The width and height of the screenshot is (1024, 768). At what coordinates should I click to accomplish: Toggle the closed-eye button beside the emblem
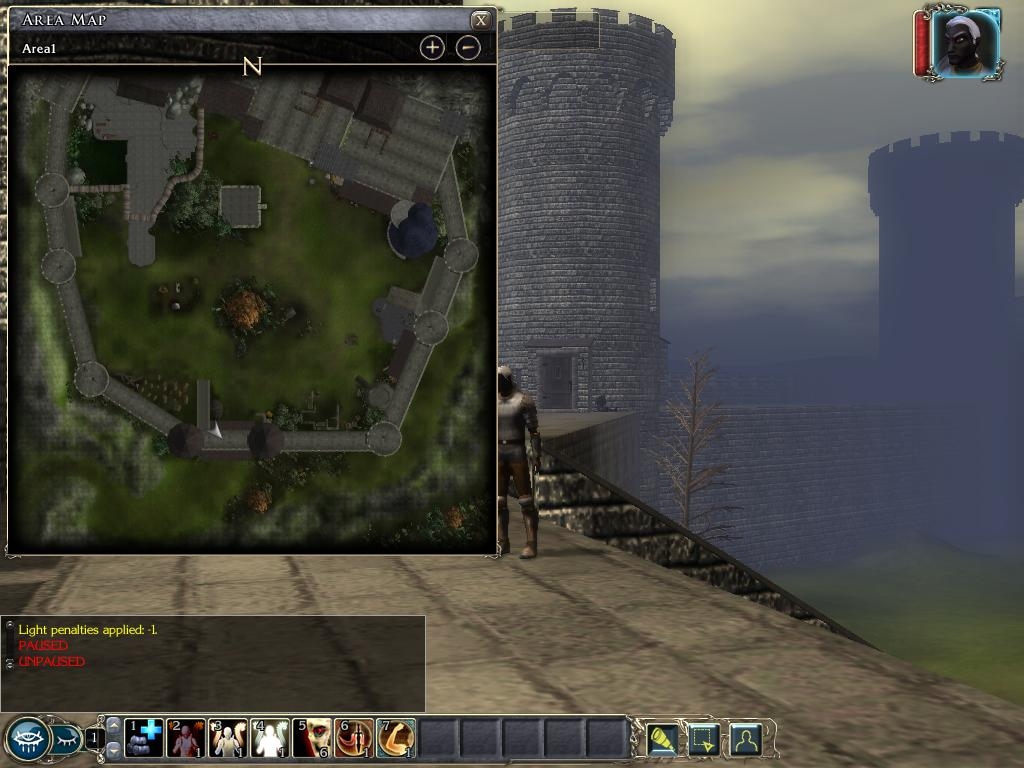click(x=67, y=741)
